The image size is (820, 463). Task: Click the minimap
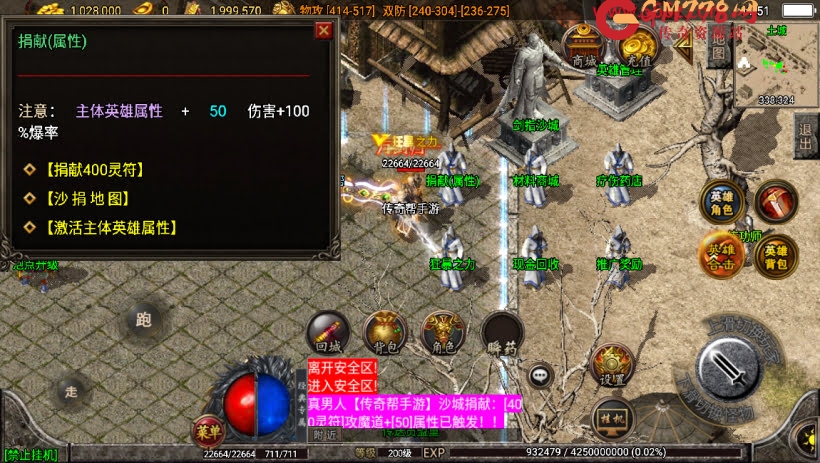point(776,65)
